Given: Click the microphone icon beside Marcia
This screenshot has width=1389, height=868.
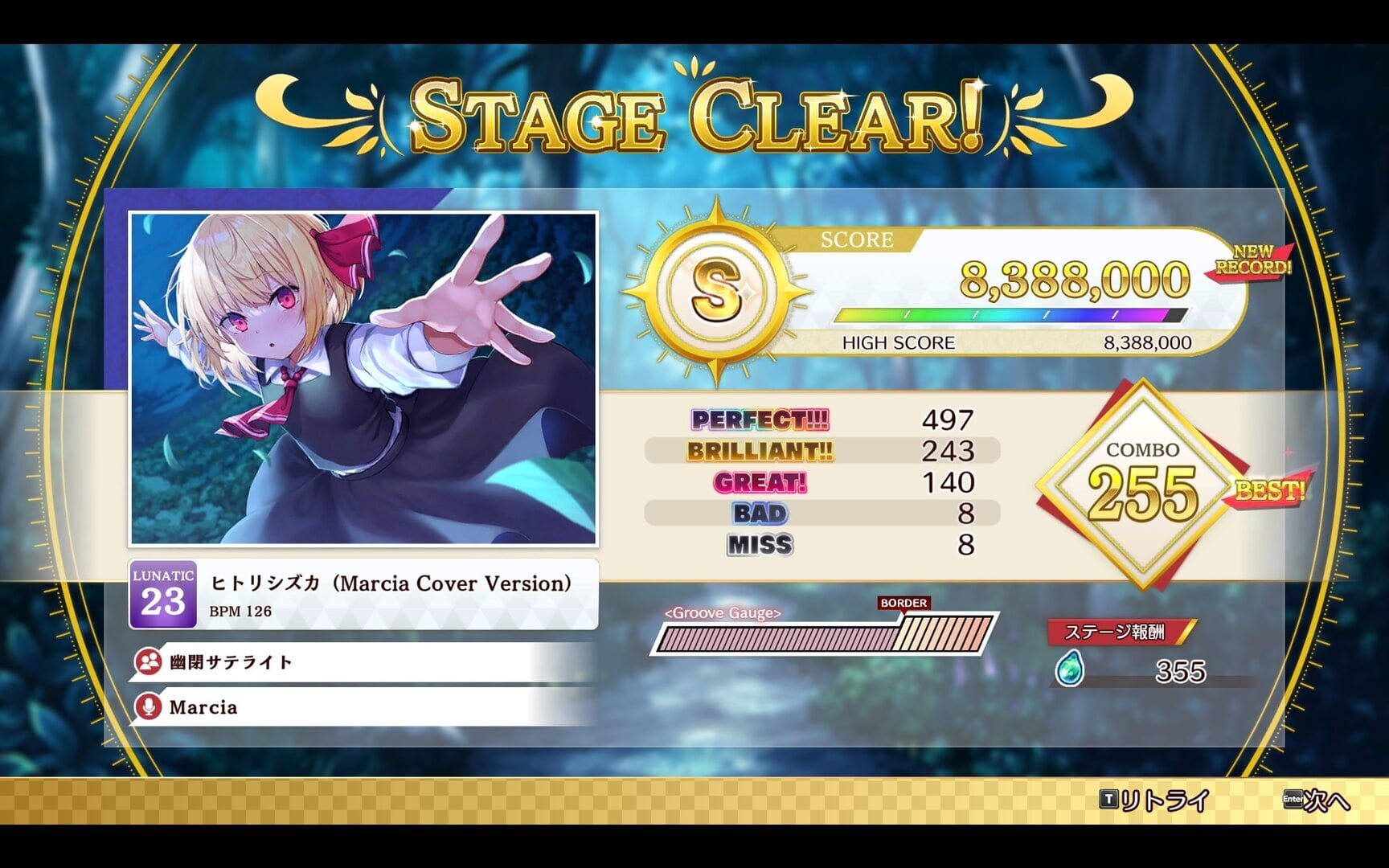Looking at the screenshot, I should (x=147, y=707).
